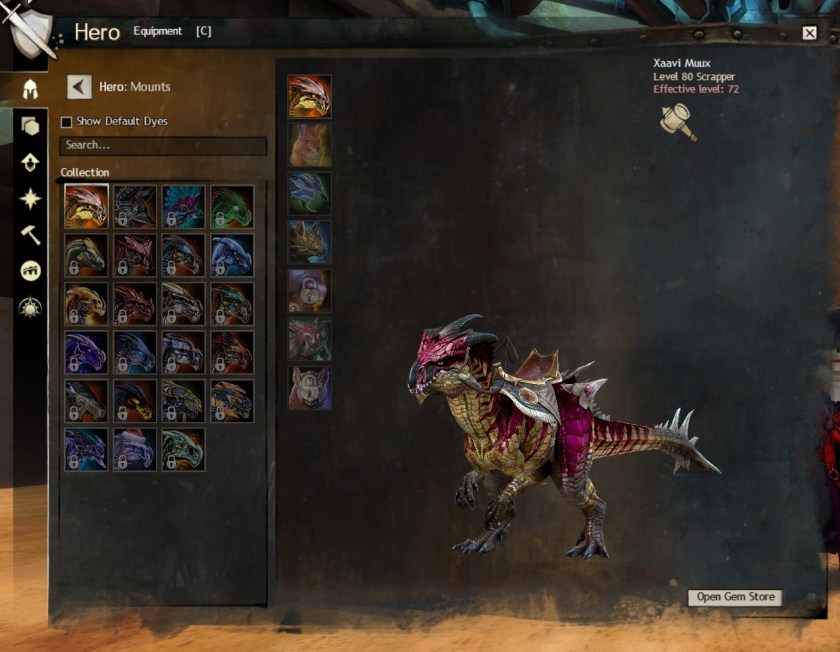Select the unlocked default raptor skin
This screenshot has height=652, width=840.
click(86, 206)
